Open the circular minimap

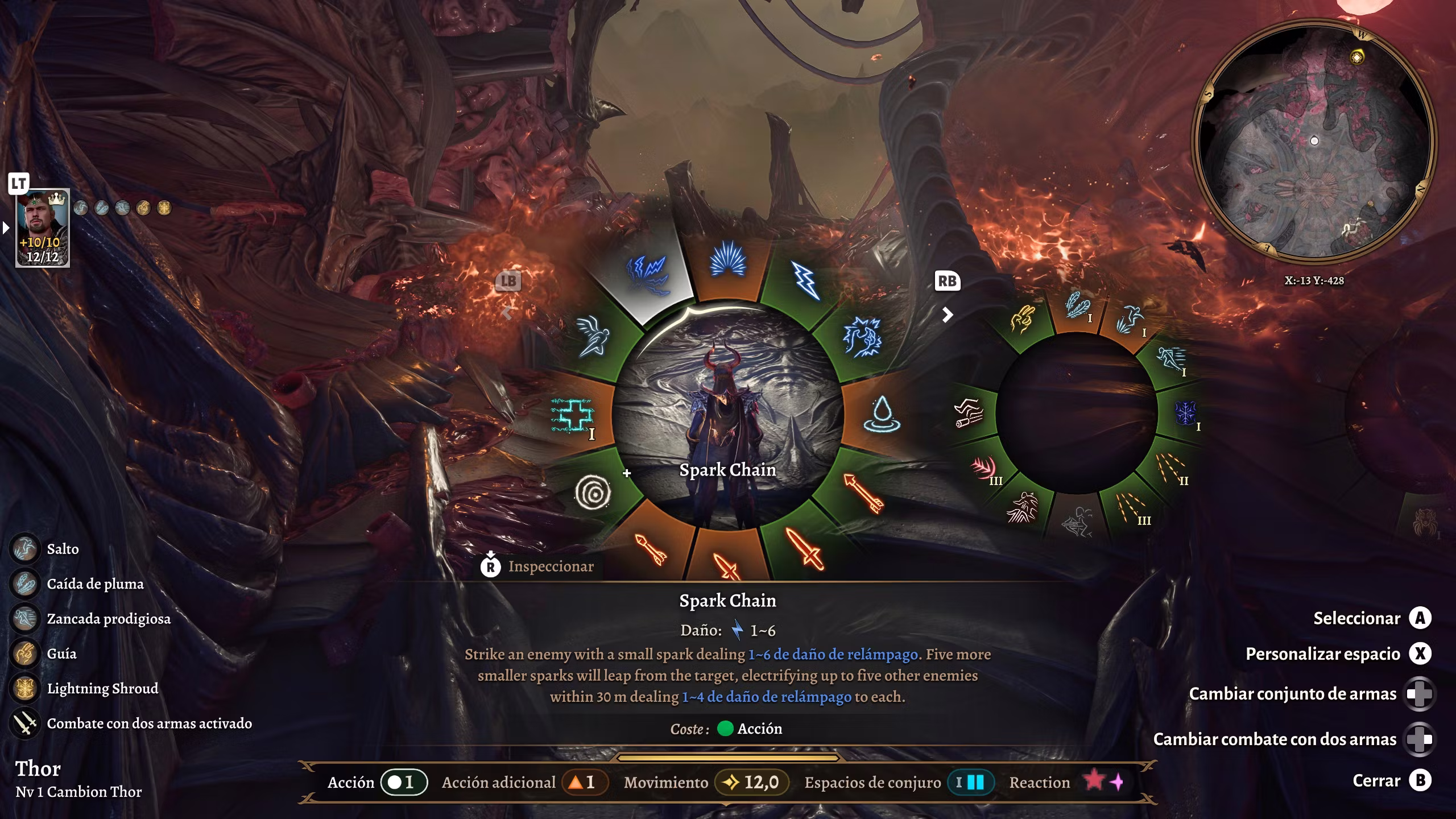[x=1314, y=142]
